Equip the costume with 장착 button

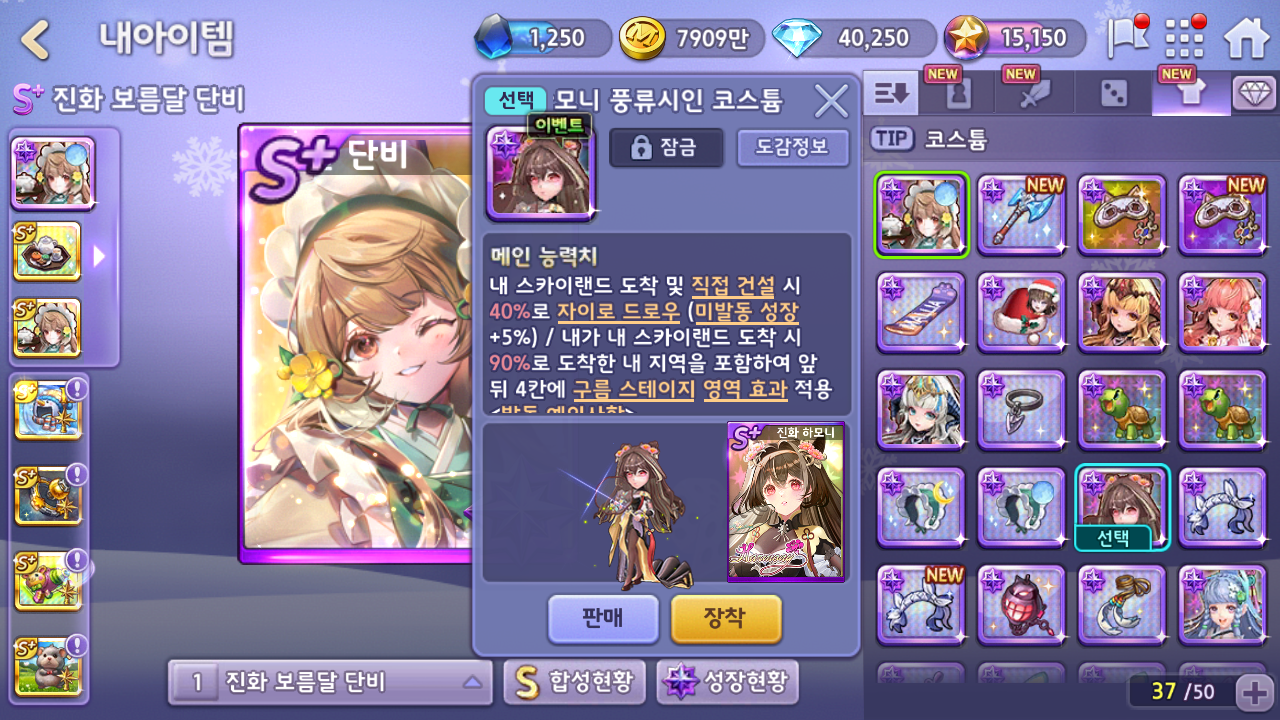tap(725, 618)
